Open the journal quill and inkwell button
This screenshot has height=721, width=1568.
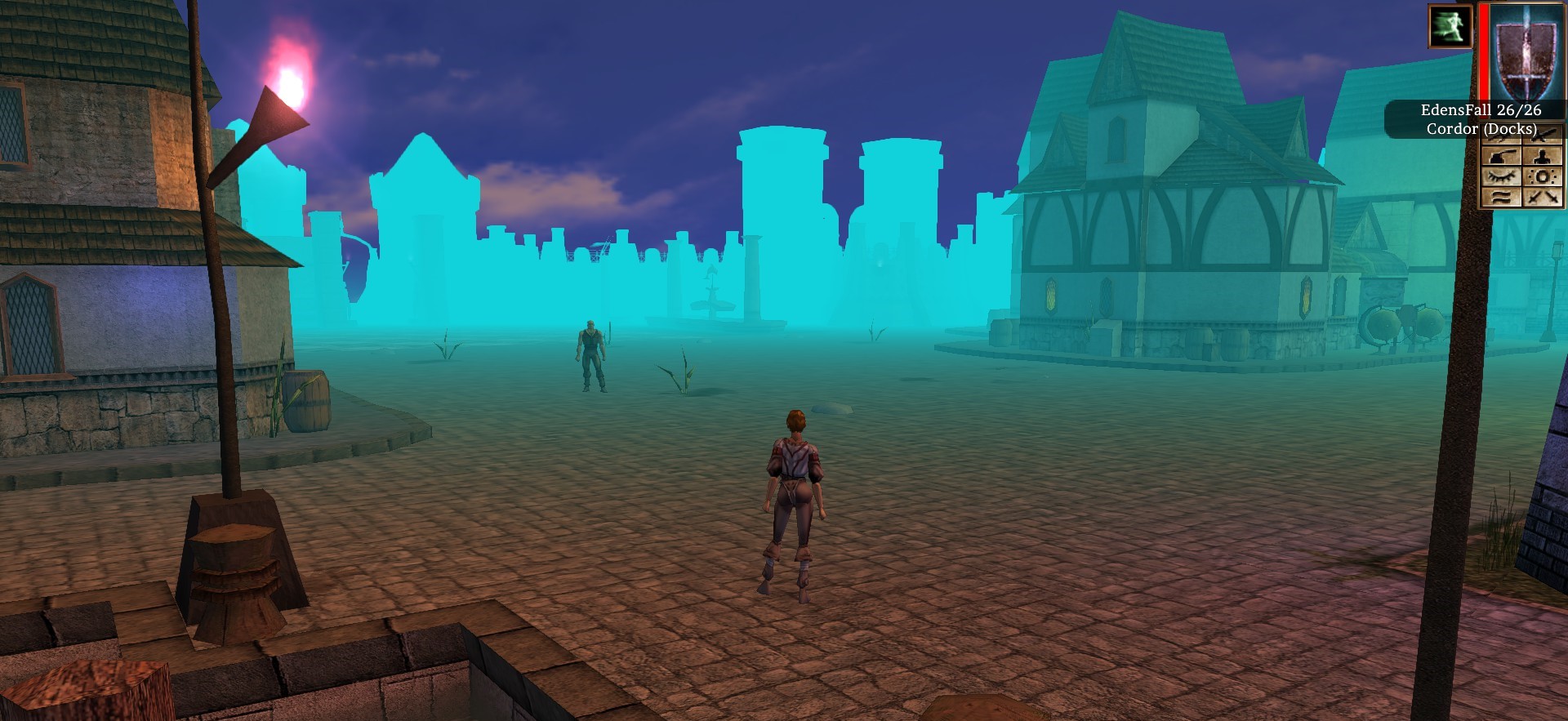click(1503, 156)
